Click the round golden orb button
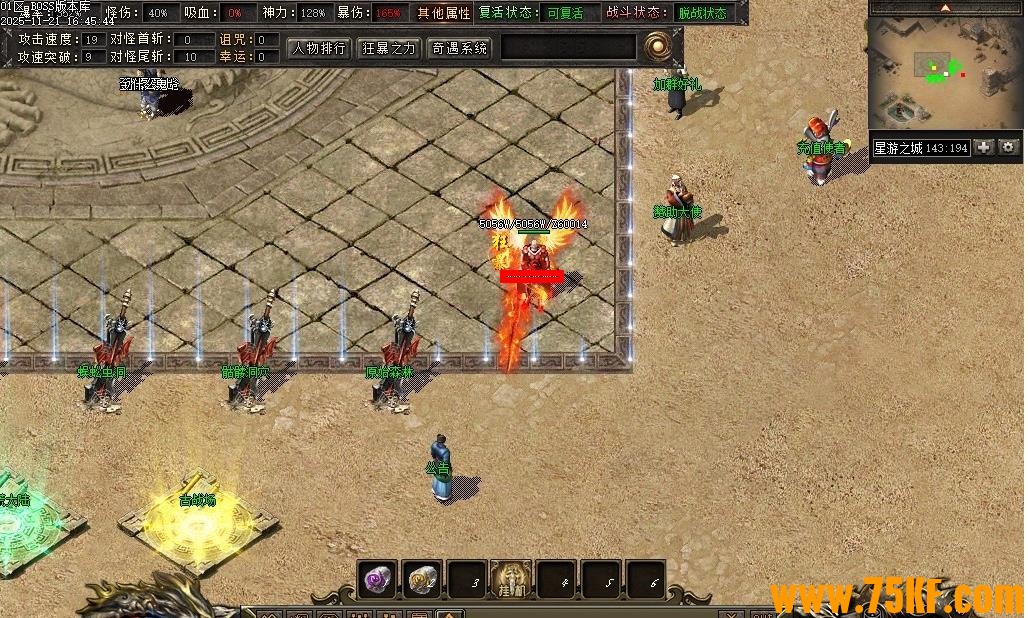The height and width of the screenshot is (618, 1028). (658, 46)
